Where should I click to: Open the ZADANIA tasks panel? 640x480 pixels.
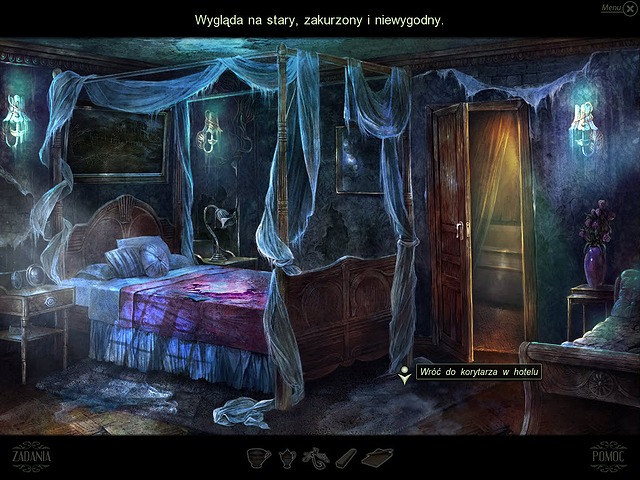[x=31, y=455]
